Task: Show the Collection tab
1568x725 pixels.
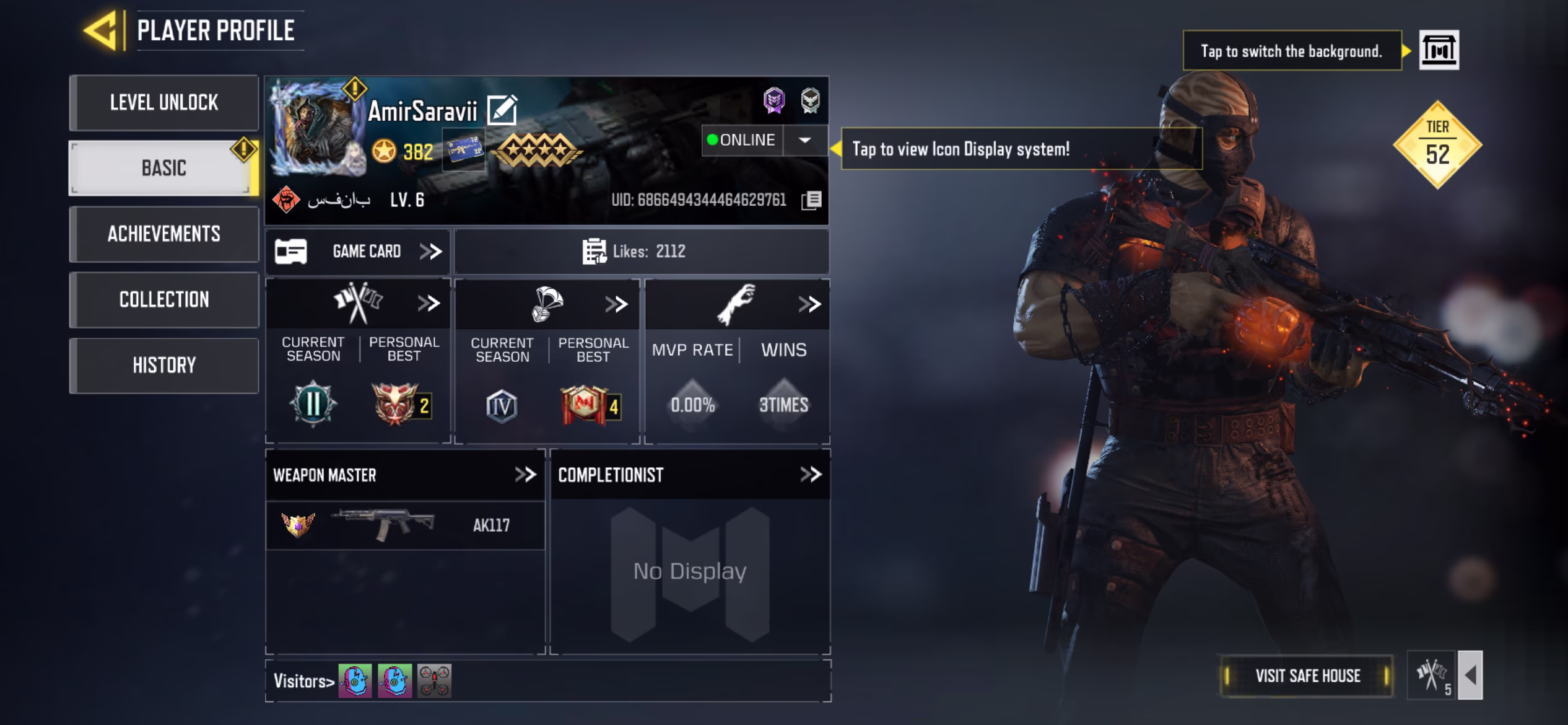Action: coord(163,300)
